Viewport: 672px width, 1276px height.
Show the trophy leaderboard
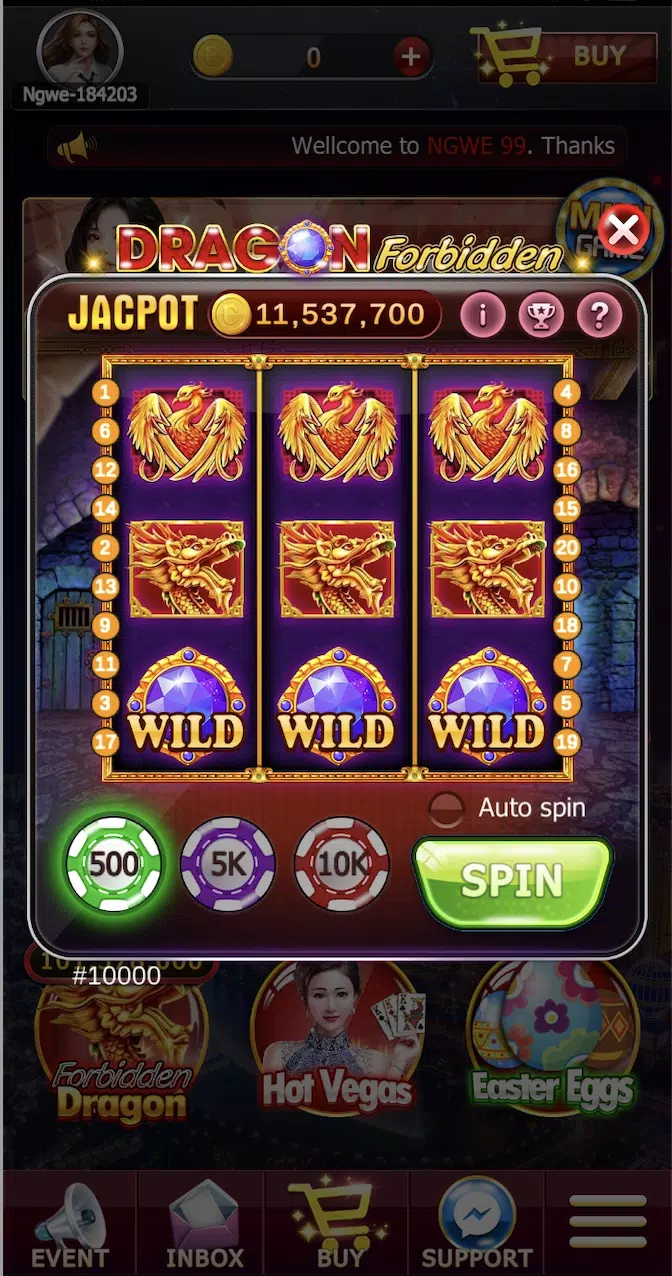pos(541,316)
